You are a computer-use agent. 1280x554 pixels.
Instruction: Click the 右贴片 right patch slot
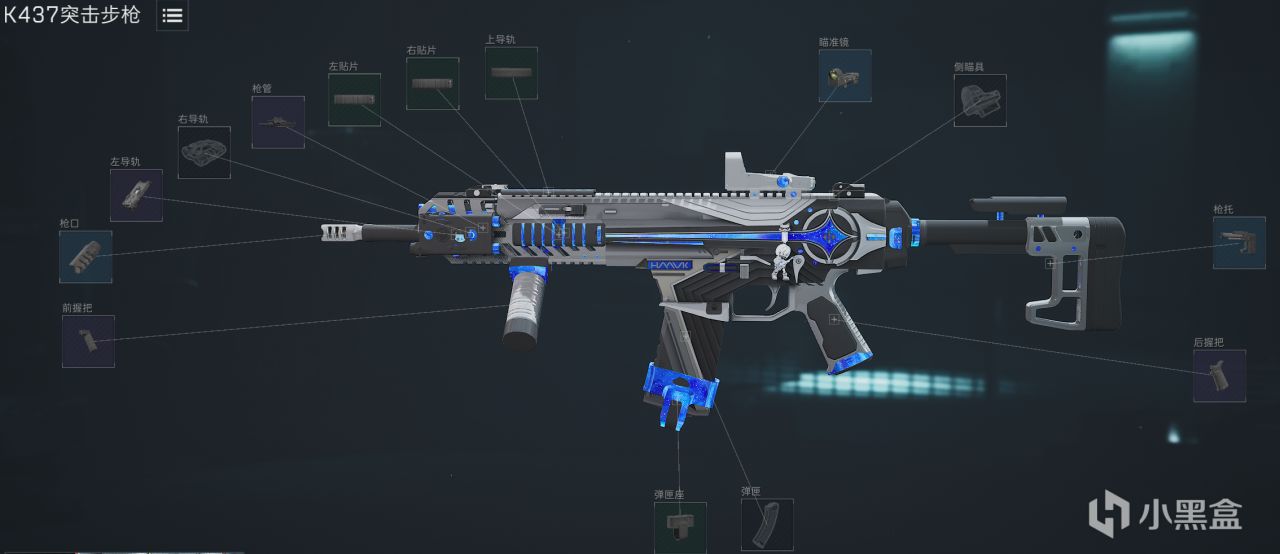432,83
